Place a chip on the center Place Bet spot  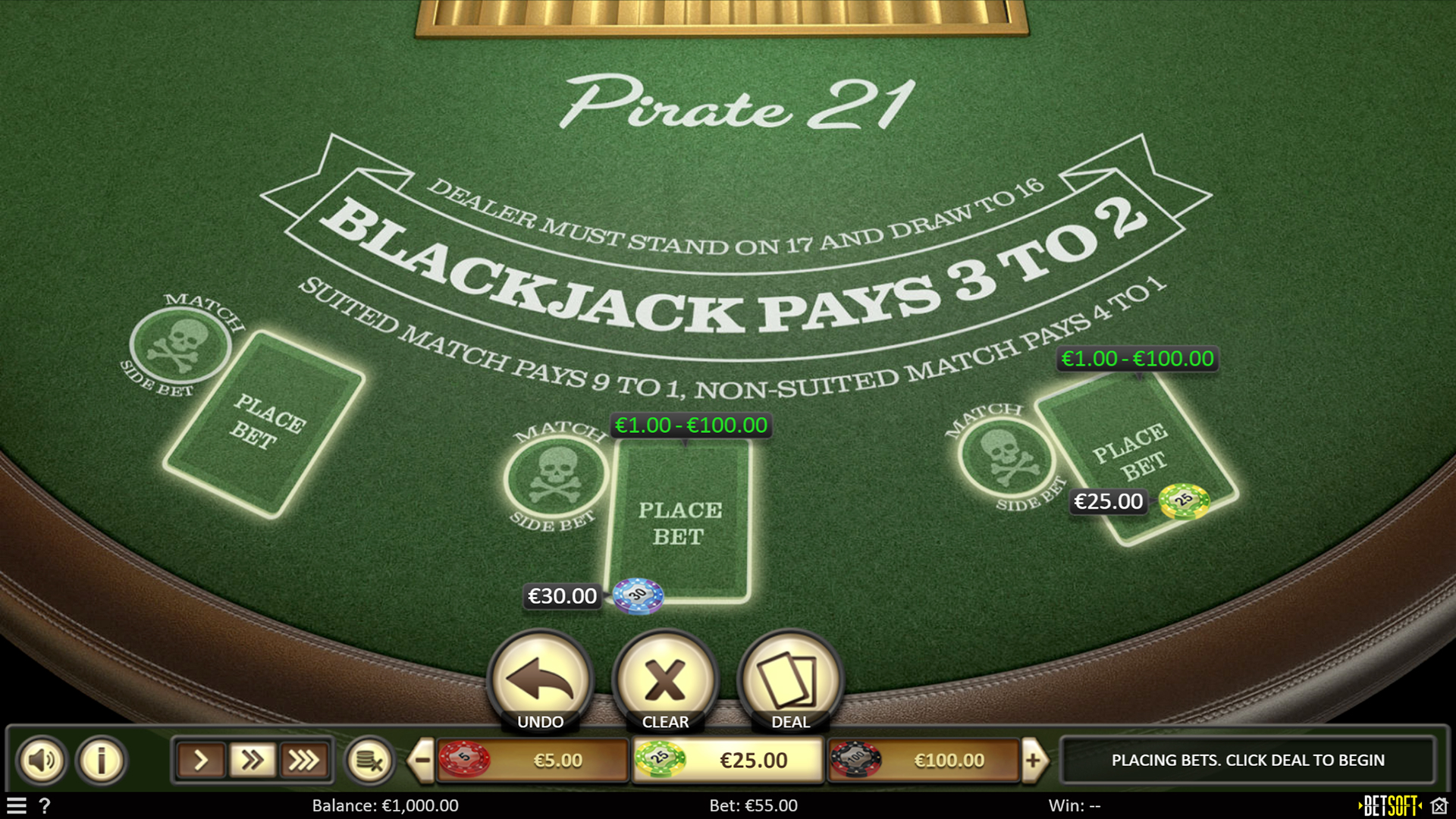point(681,519)
